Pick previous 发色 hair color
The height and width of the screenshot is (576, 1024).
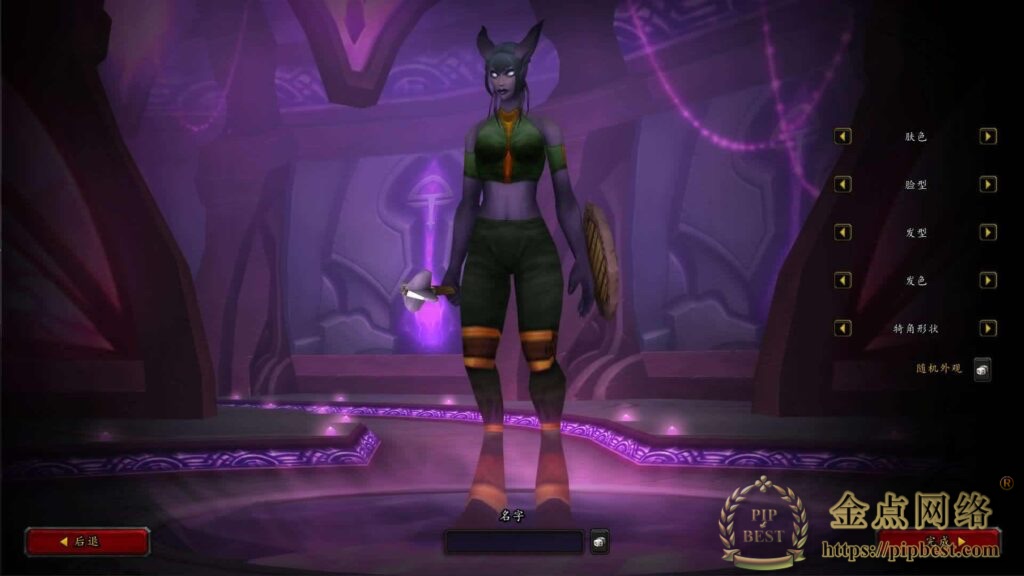coord(843,280)
